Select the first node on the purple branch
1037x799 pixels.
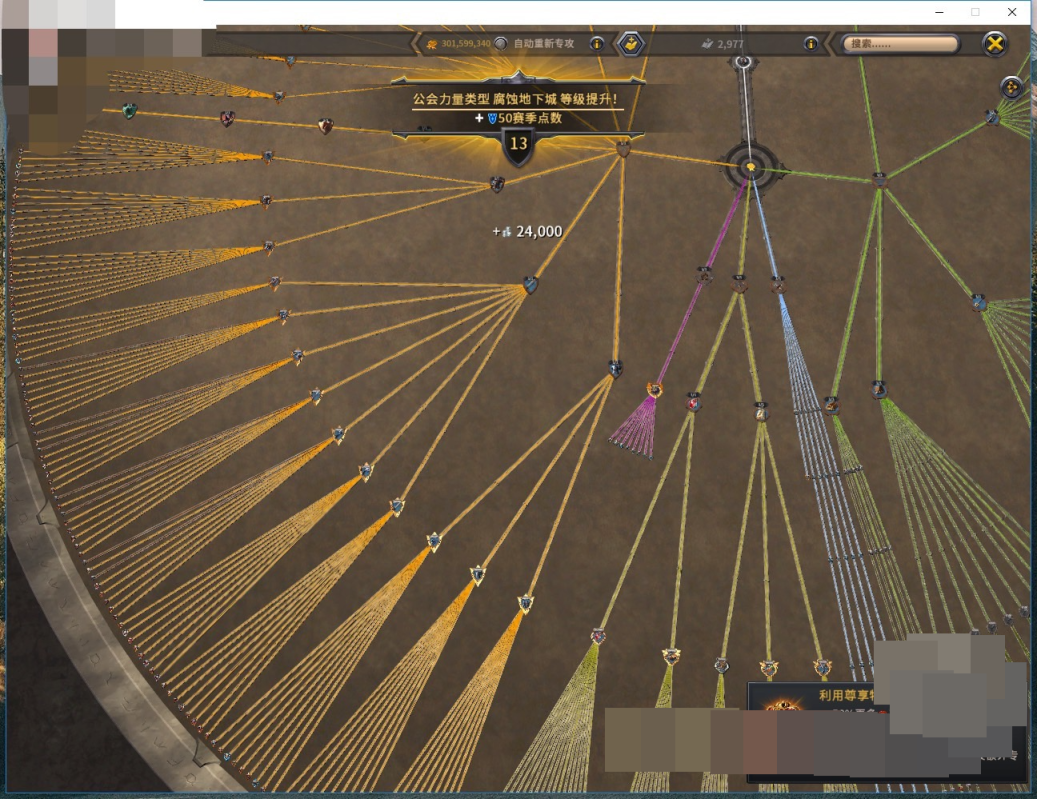click(x=705, y=274)
